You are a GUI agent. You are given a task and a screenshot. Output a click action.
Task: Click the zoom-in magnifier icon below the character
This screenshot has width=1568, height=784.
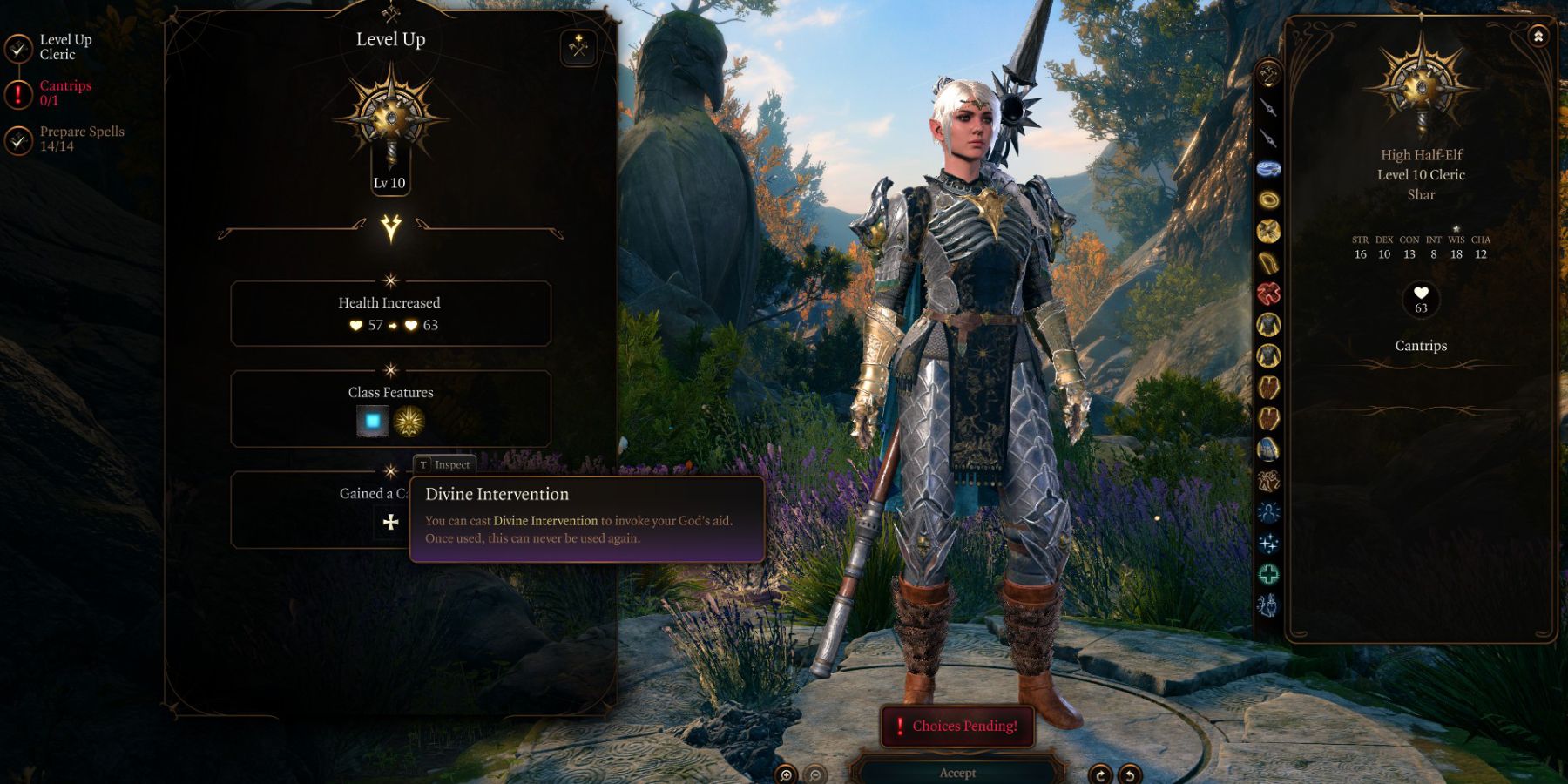click(787, 774)
